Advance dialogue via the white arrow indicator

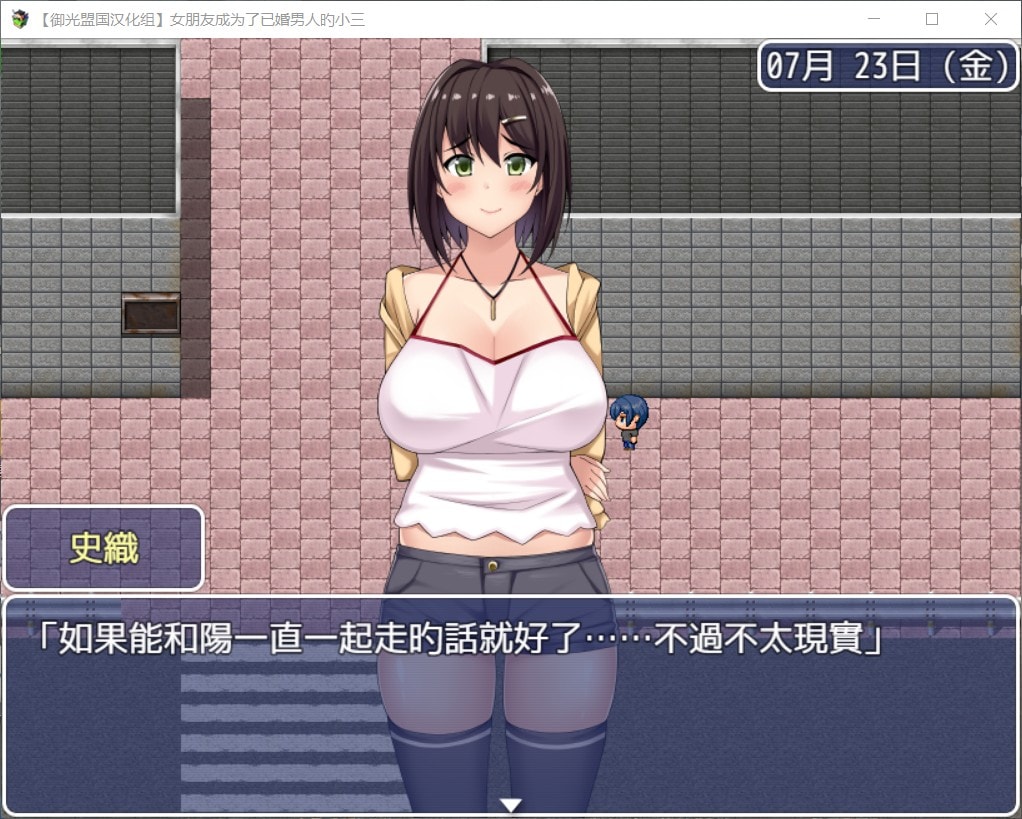pos(511,804)
